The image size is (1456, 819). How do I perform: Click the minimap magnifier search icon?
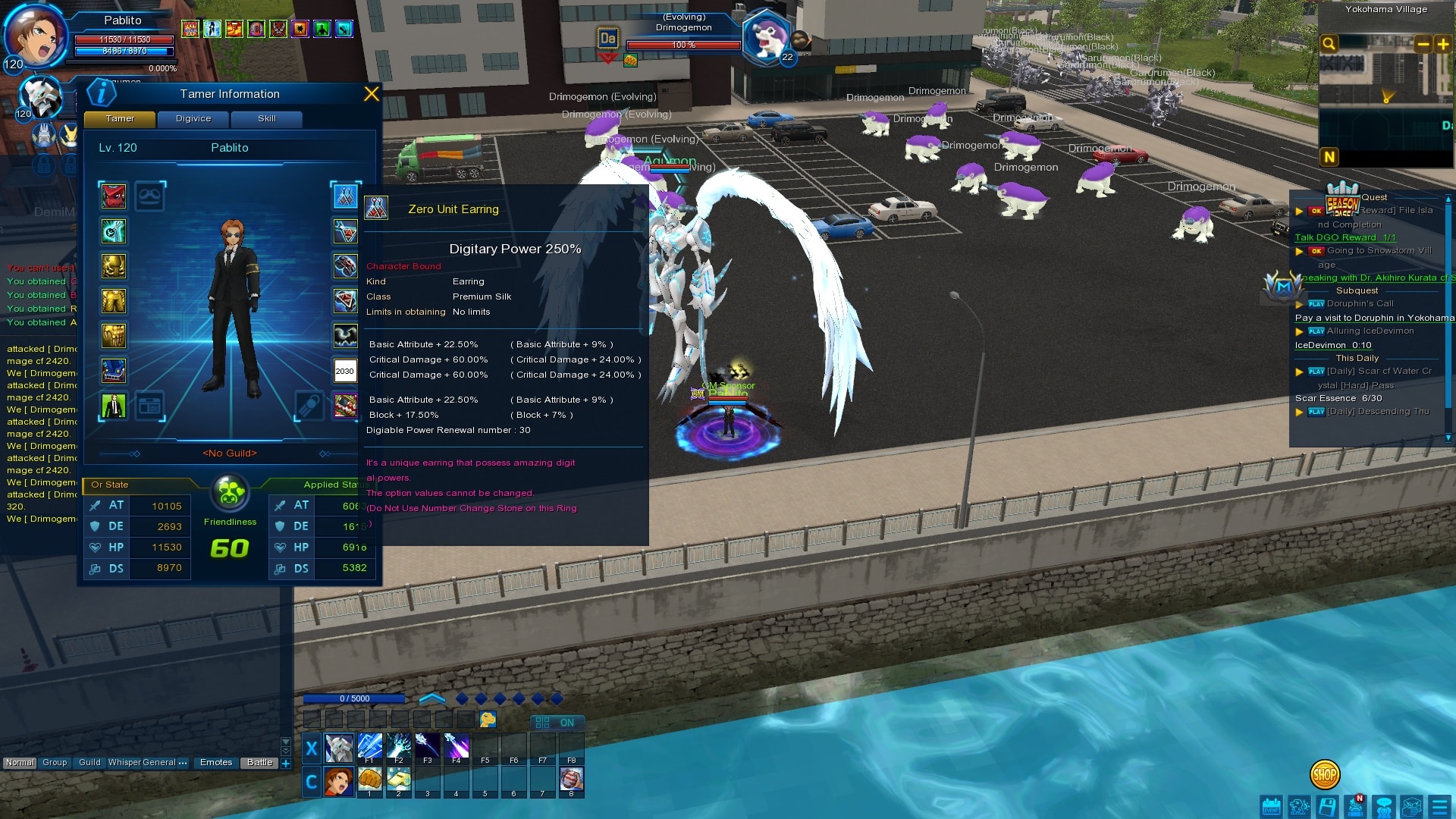tap(1329, 44)
